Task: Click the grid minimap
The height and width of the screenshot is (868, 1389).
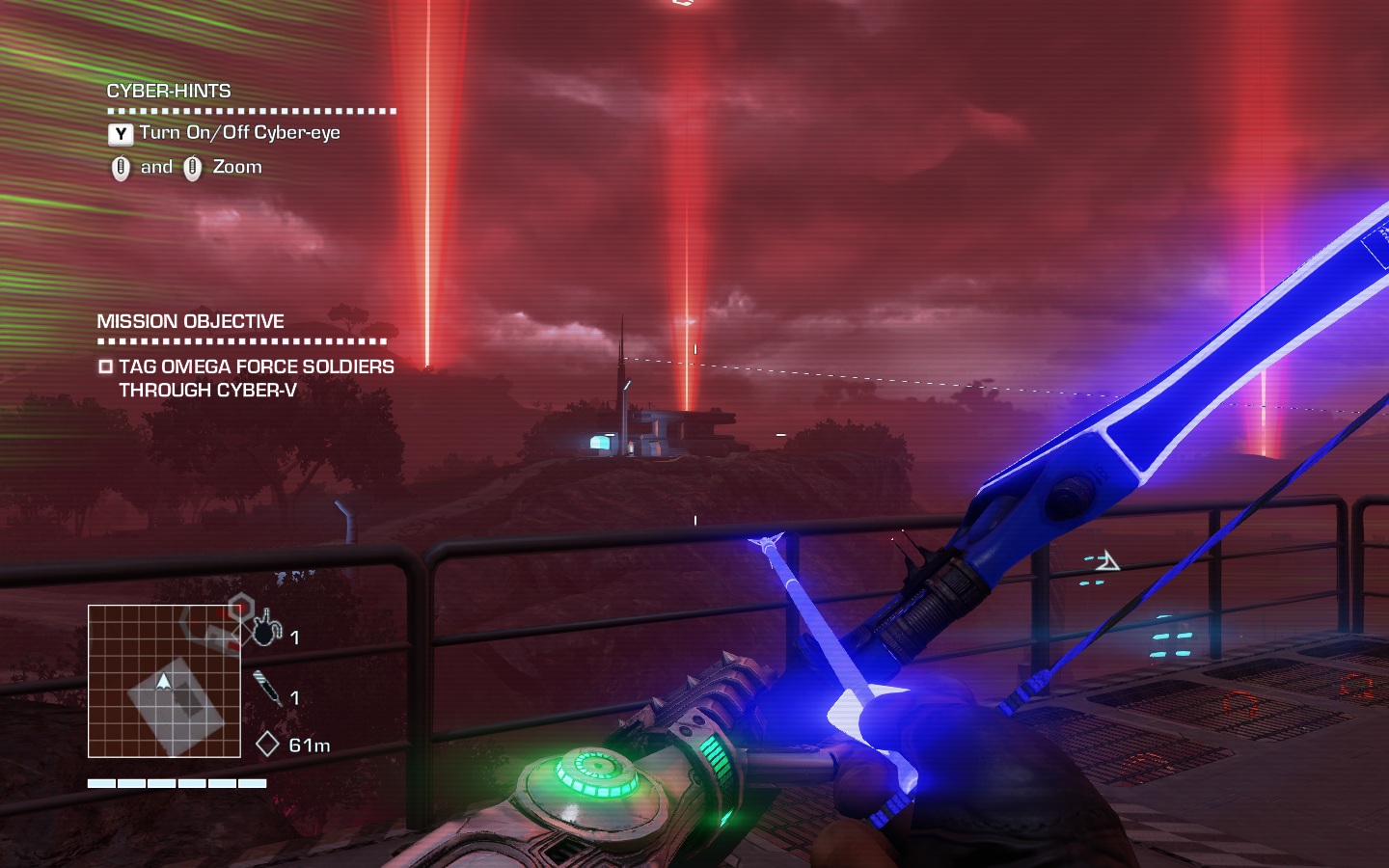Action: pos(164,681)
